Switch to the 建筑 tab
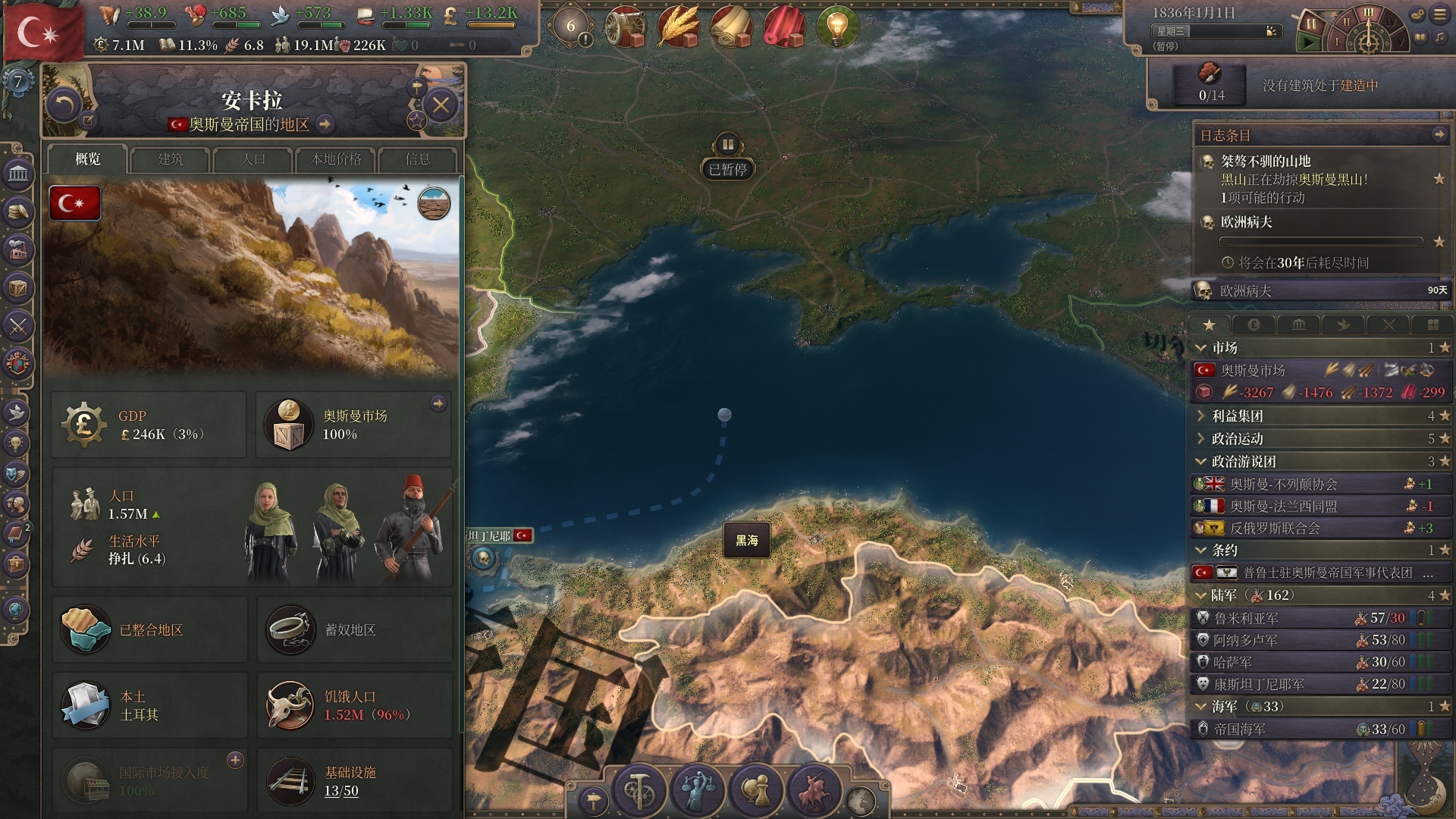The image size is (1456, 819). point(171,159)
